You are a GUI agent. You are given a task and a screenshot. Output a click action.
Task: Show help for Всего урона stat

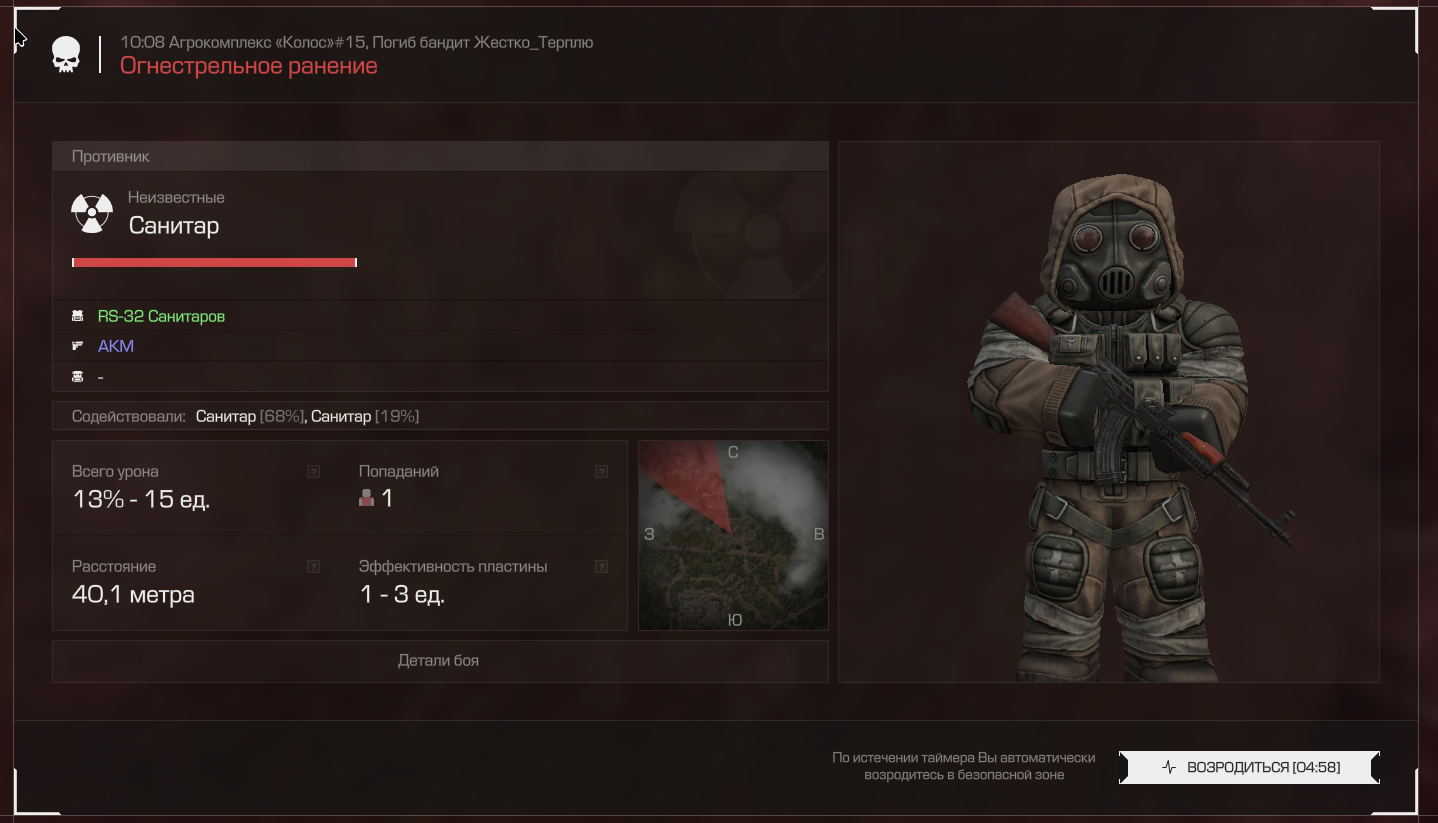pyautogui.click(x=314, y=472)
